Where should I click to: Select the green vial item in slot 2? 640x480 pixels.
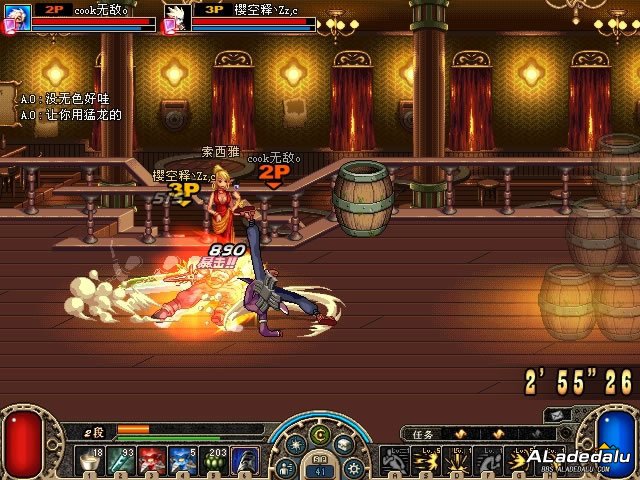pos(122,461)
